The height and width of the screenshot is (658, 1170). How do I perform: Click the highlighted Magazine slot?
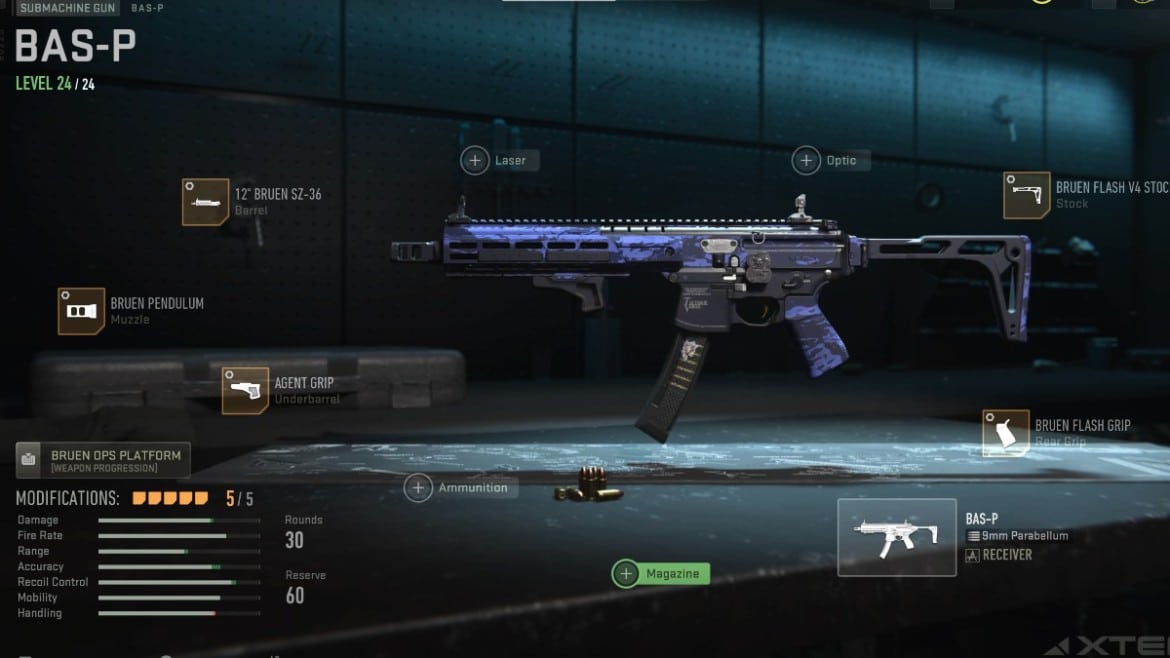[661, 574]
